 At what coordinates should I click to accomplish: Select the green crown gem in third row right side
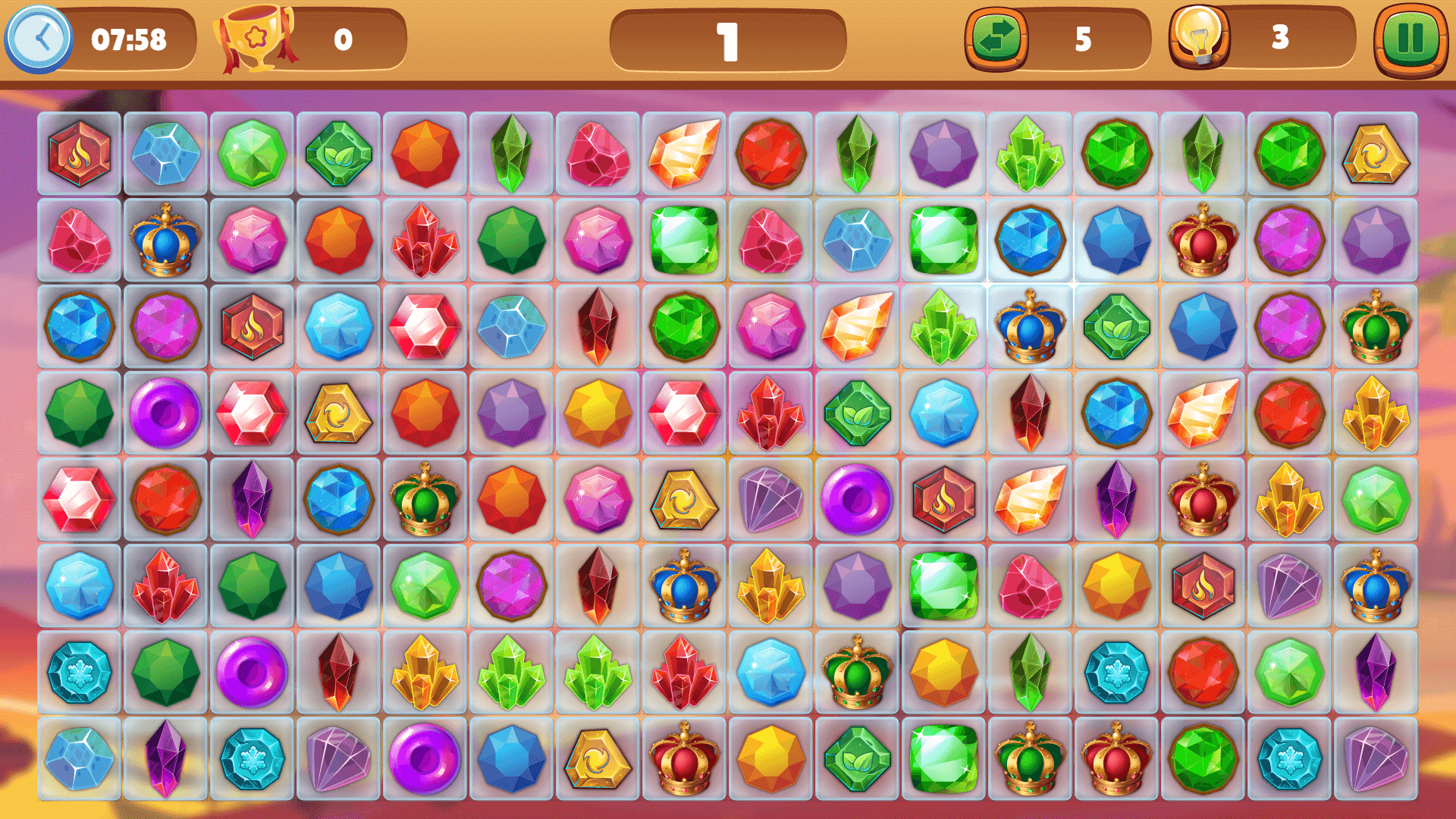[1376, 328]
